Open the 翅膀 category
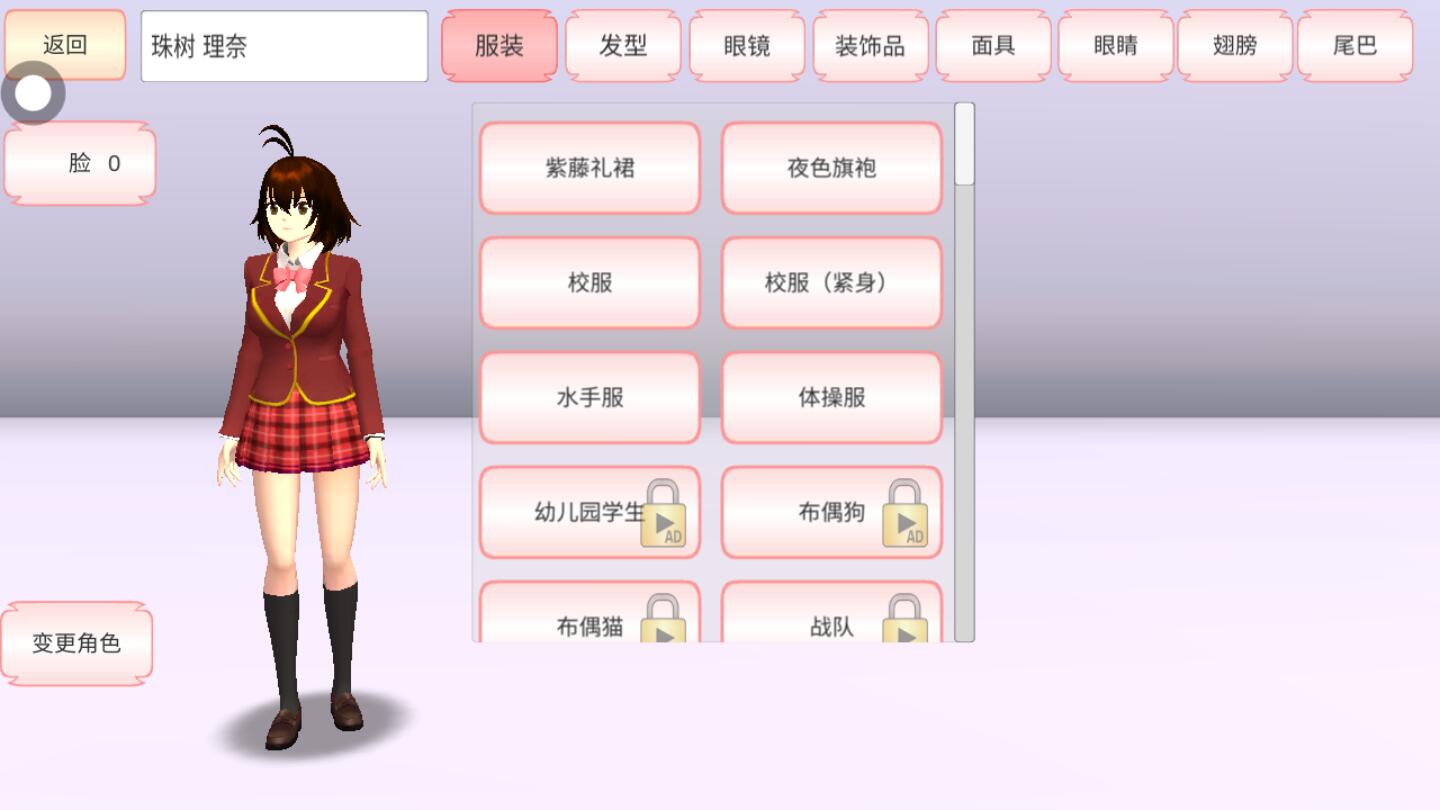Viewport: 1440px width, 810px height. click(x=1233, y=44)
